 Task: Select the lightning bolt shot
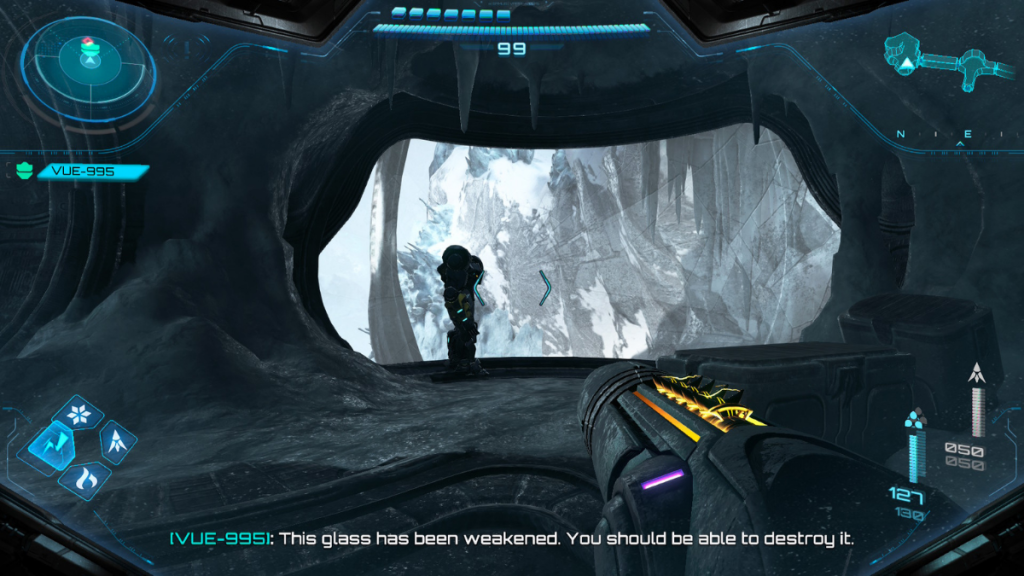click(x=49, y=444)
